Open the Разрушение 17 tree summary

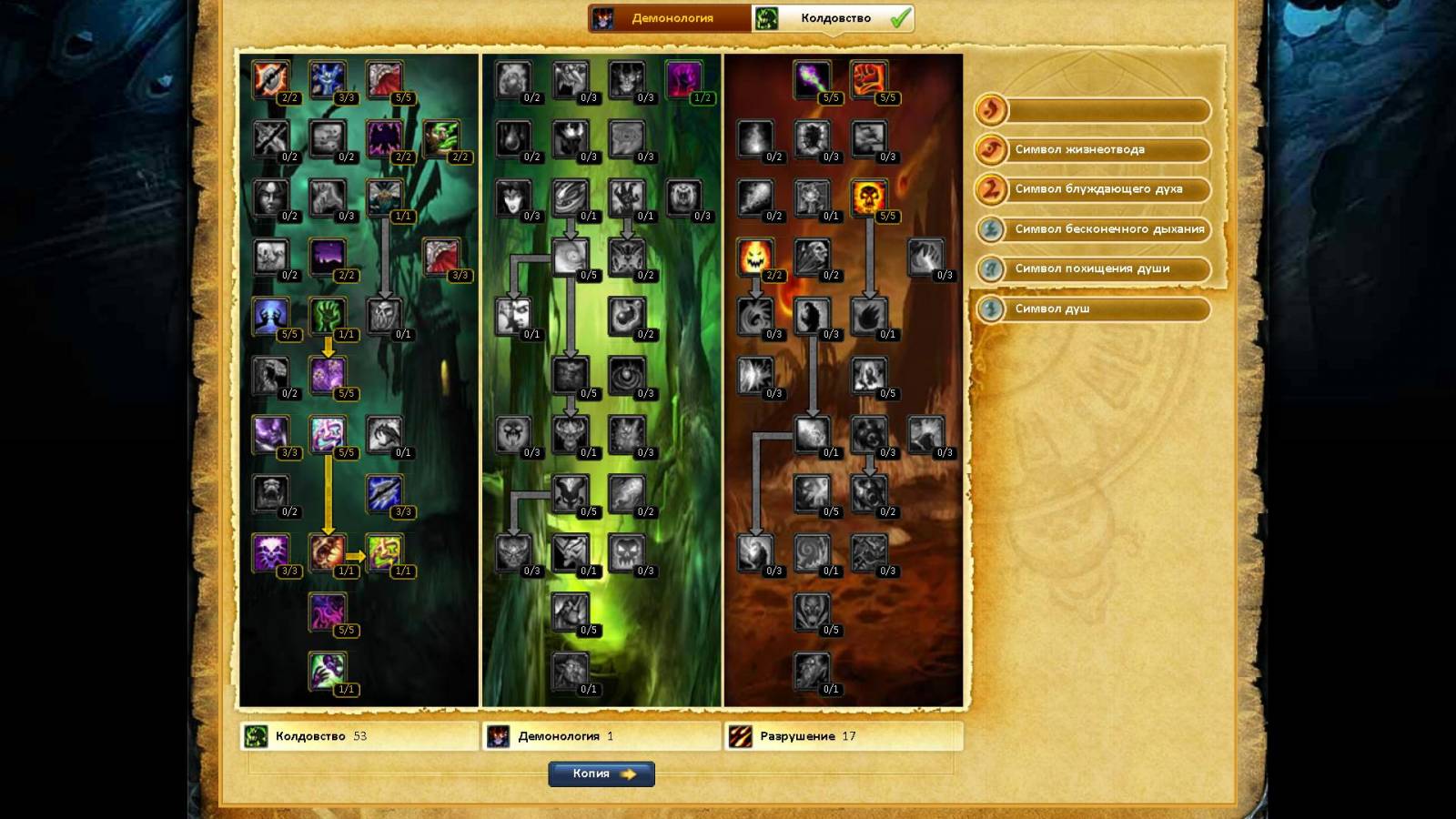click(x=843, y=736)
